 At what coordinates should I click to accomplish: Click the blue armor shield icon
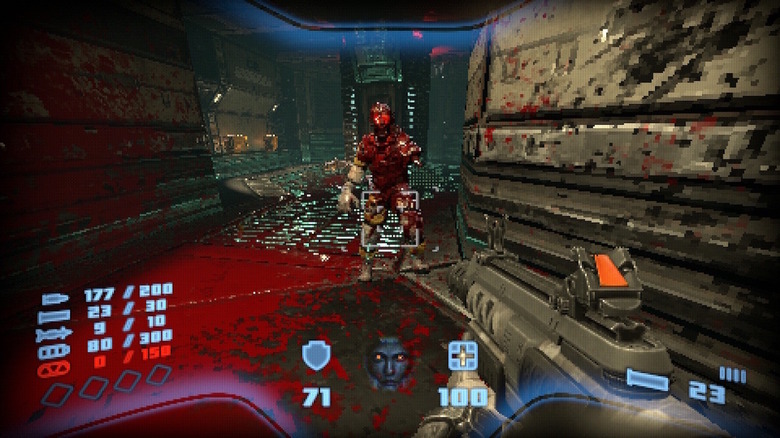coord(316,356)
